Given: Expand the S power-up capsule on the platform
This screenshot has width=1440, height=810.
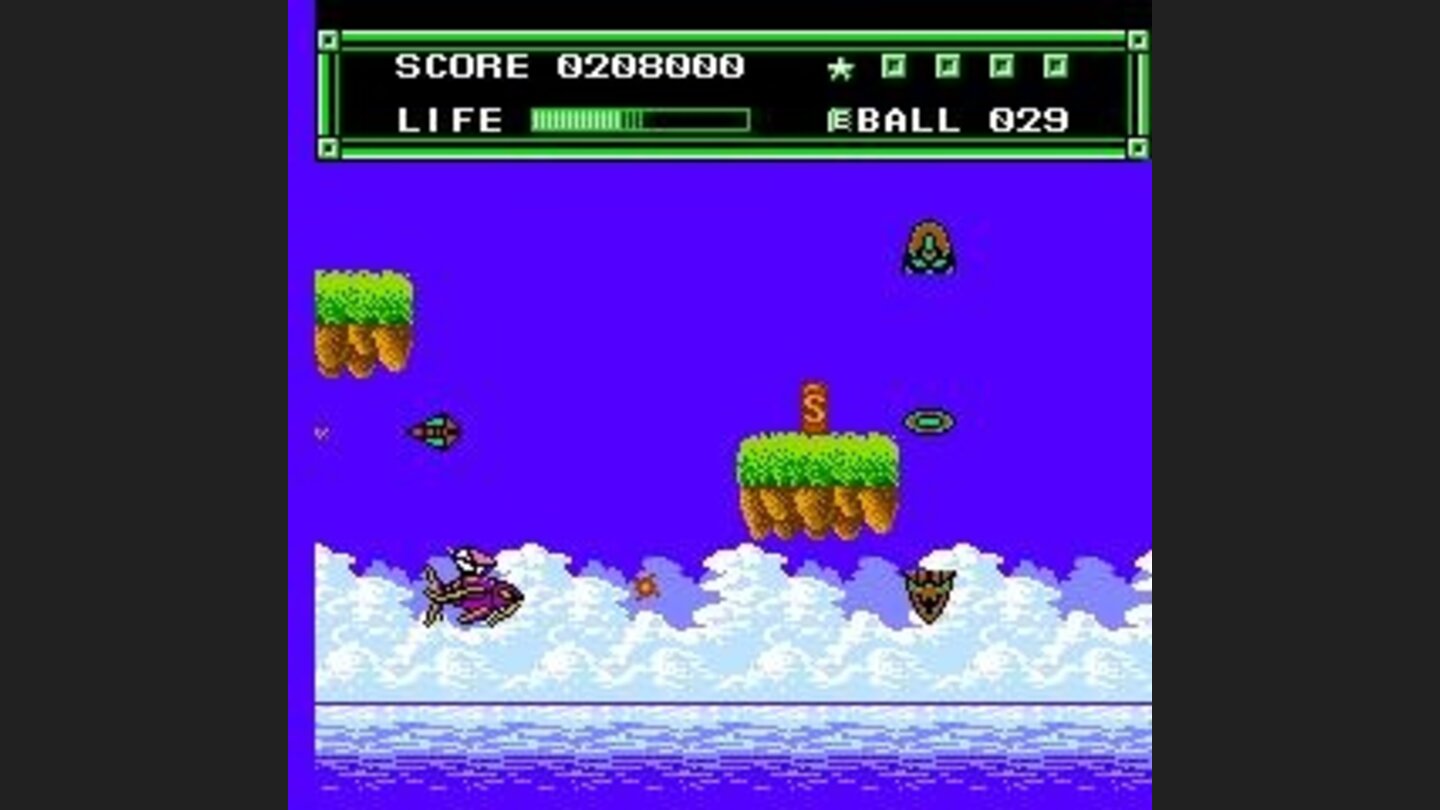Looking at the screenshot, I should [x=813, y=405].
